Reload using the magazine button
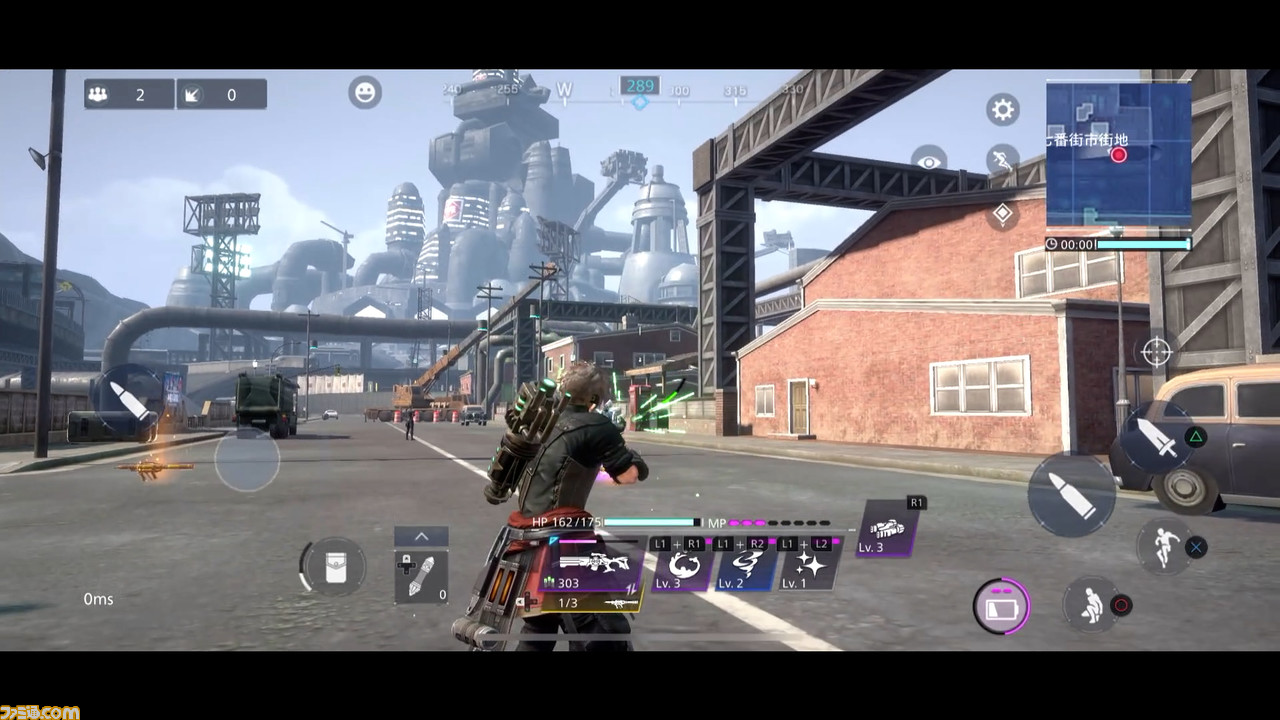The image size is (1280, 720). pyautogui.click(x=1001, y=606)
